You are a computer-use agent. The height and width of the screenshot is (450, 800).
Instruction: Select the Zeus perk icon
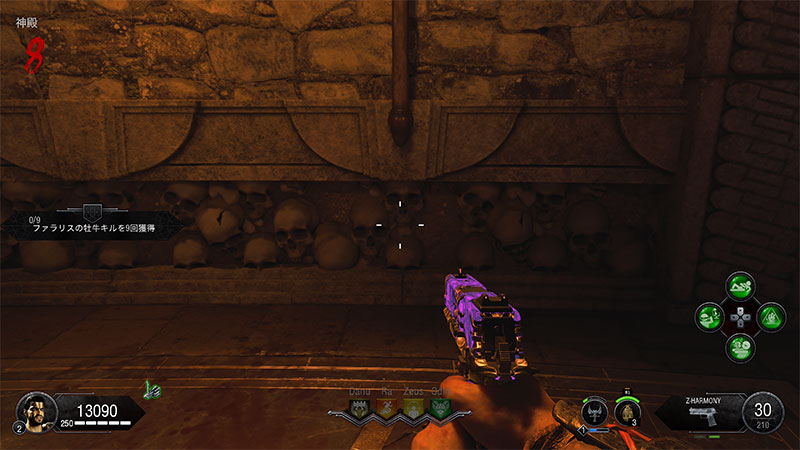(x=411, y=409)
